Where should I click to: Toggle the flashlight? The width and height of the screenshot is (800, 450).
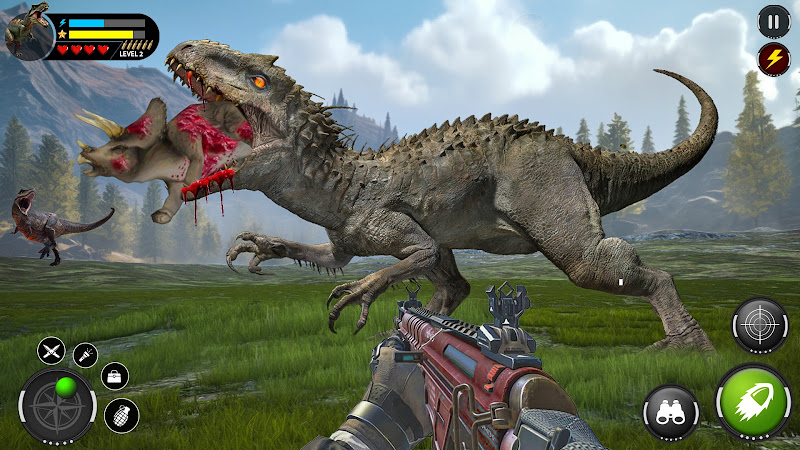click(x=85, y=354)
